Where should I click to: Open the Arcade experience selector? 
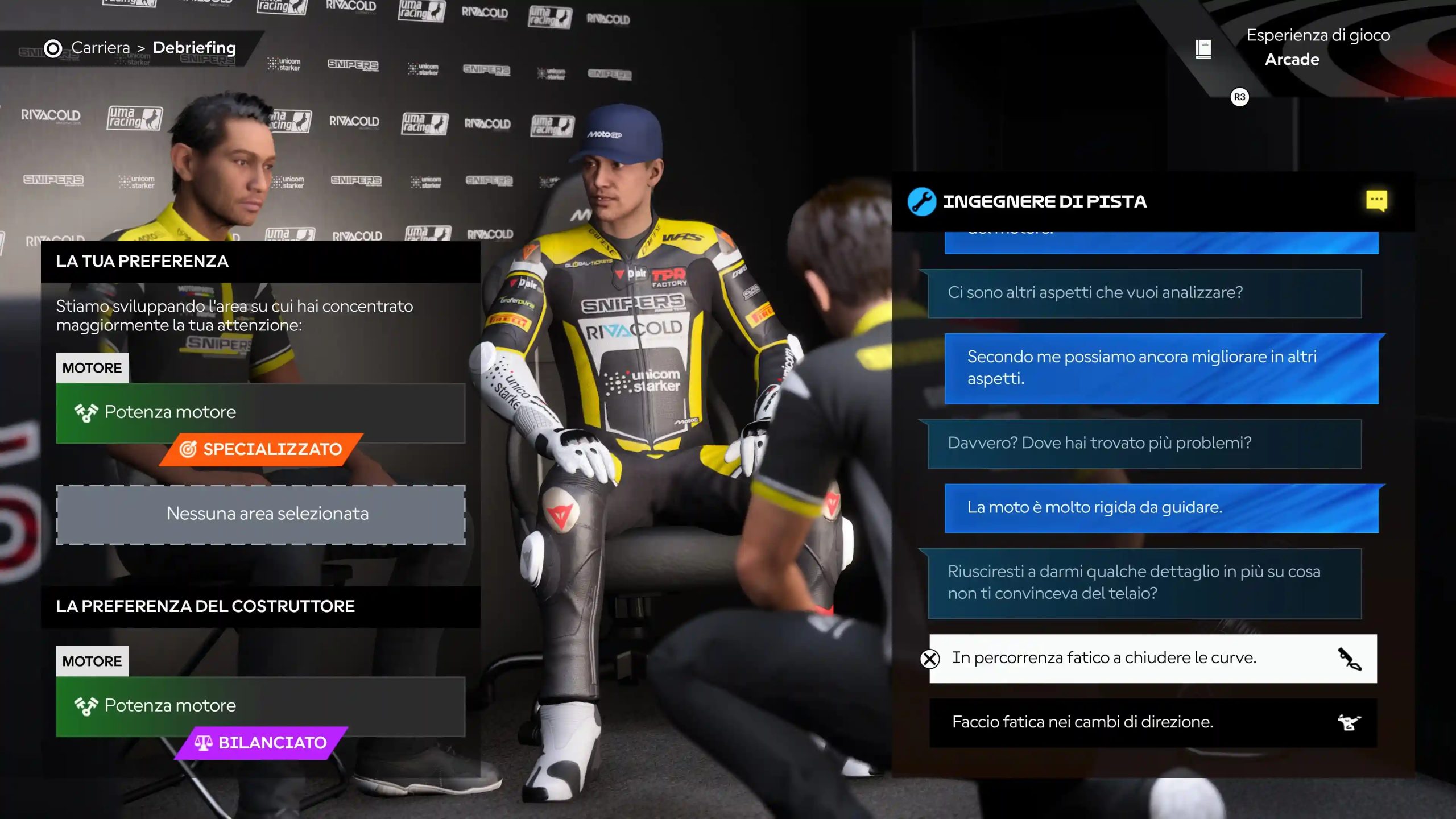1292,59
